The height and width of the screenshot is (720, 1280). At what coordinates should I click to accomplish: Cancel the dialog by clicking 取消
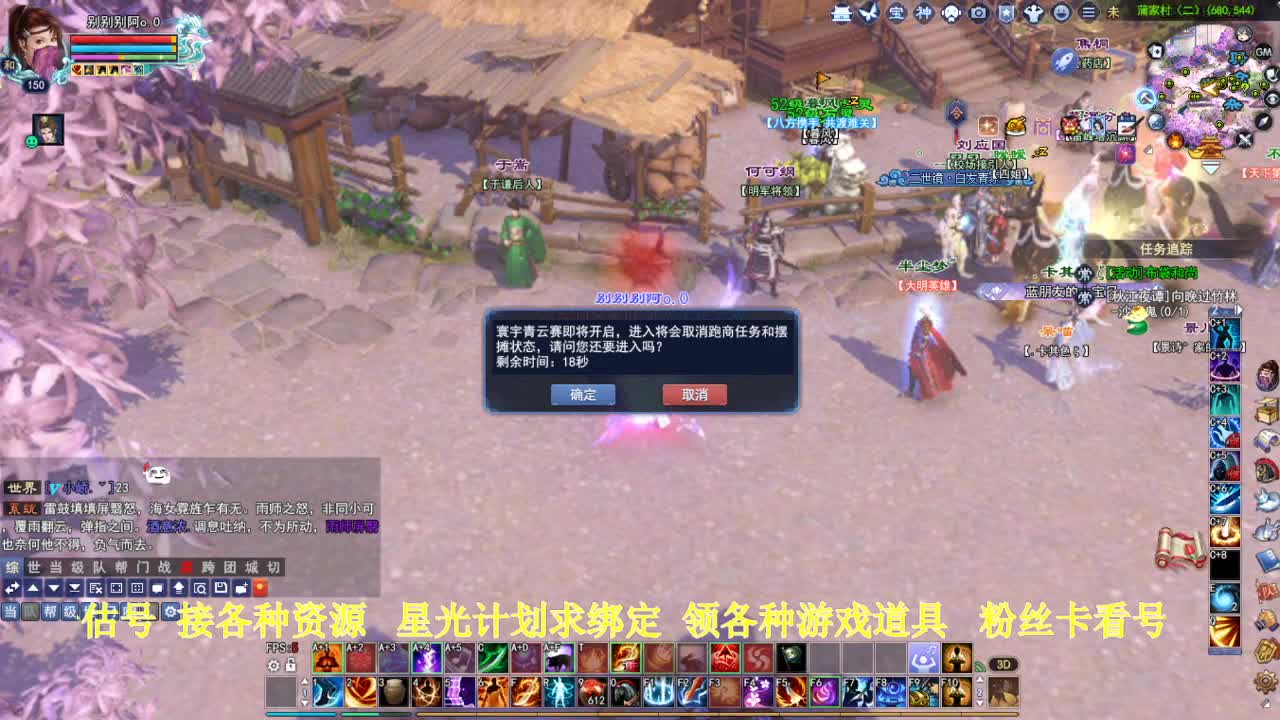694,394
